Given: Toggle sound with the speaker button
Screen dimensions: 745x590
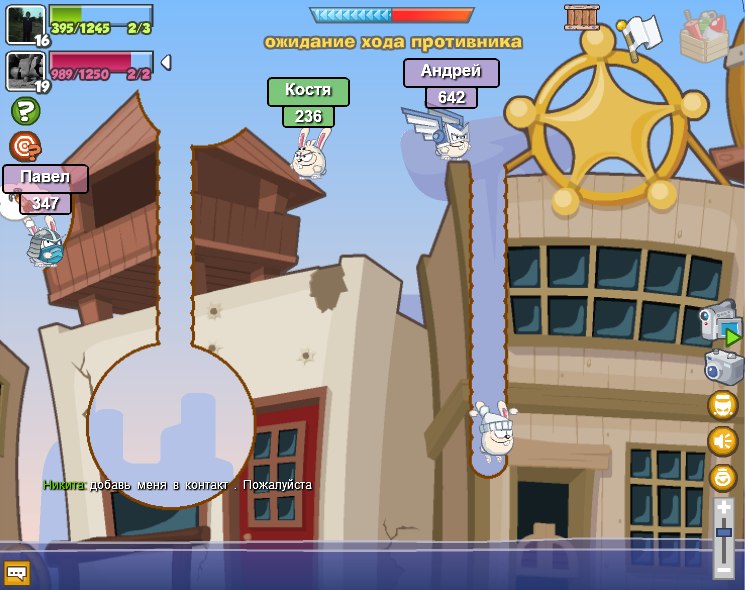Looking at the screenshot, I should (x=722, y=441).
